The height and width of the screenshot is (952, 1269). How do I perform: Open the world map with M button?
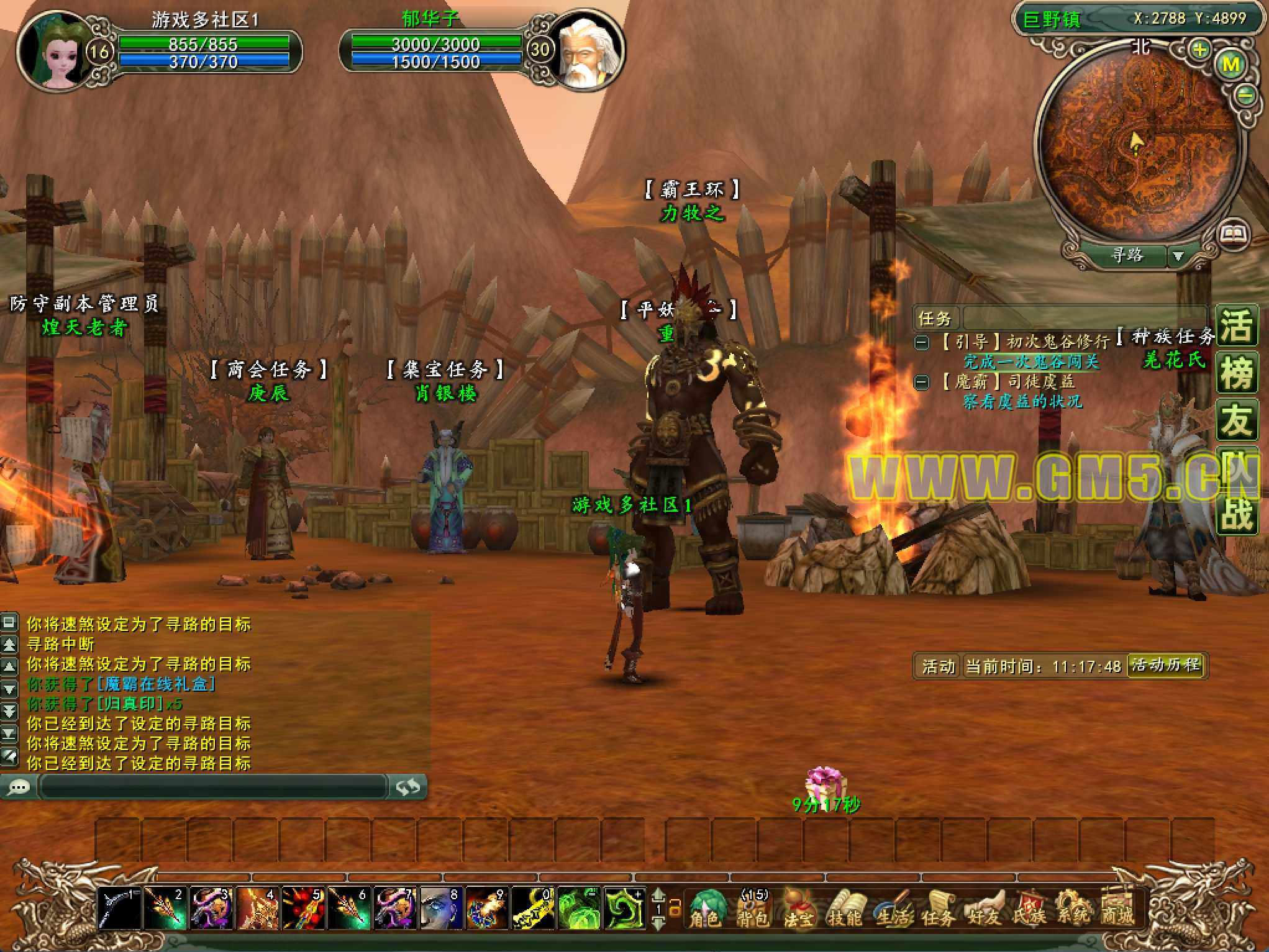pos(1231,64)
